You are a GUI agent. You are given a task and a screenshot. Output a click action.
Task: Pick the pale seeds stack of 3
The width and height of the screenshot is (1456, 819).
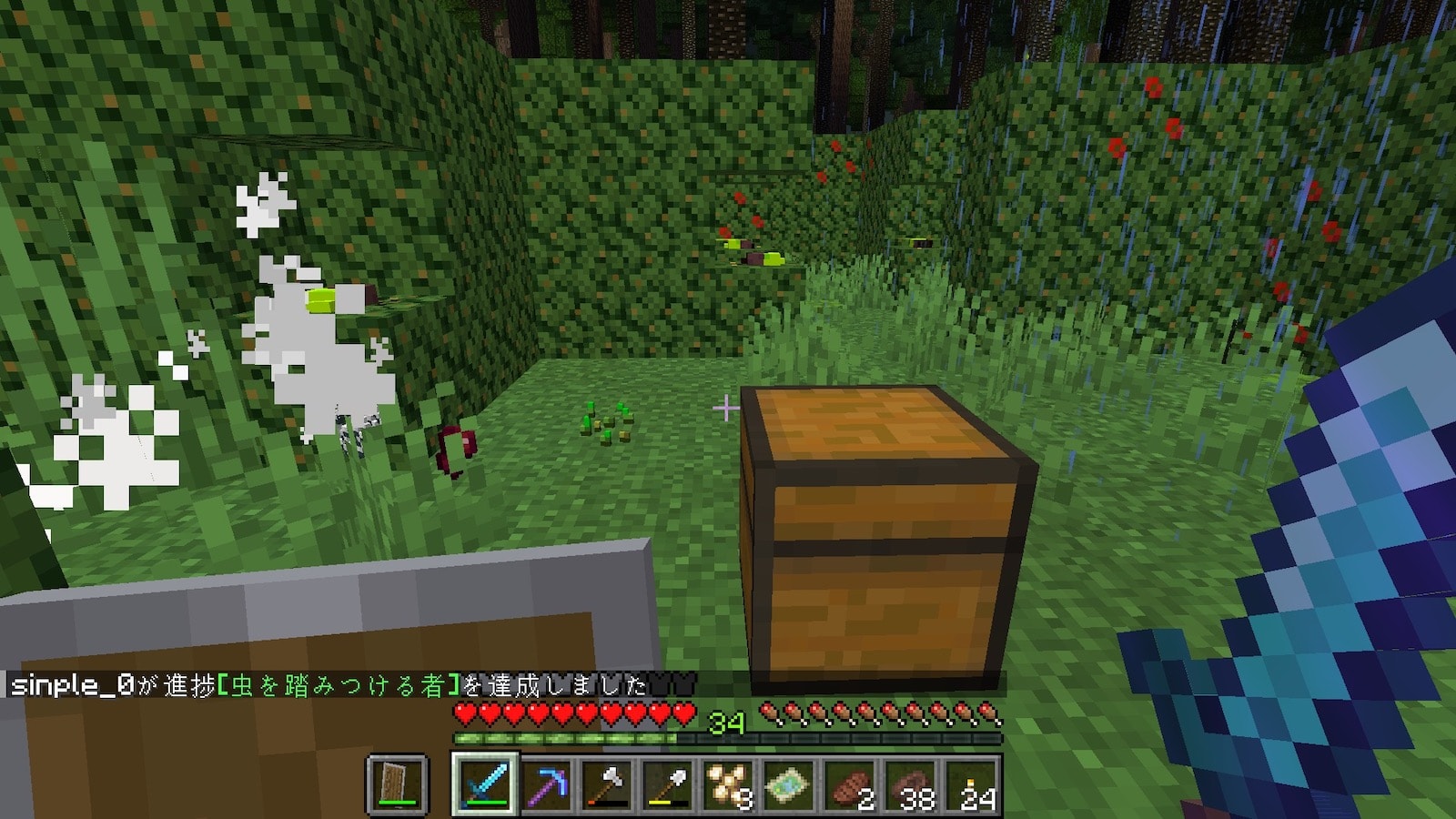pos(729,784)
